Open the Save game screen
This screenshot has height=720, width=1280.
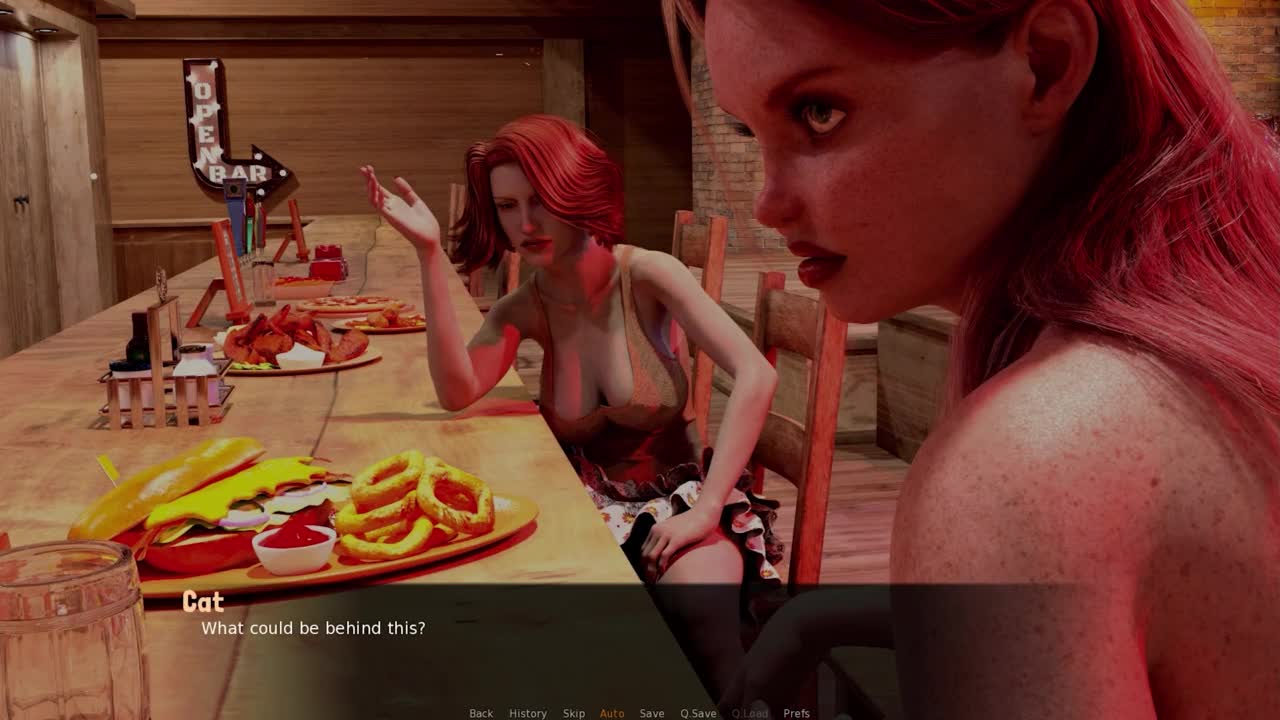(x=652, y=713)
